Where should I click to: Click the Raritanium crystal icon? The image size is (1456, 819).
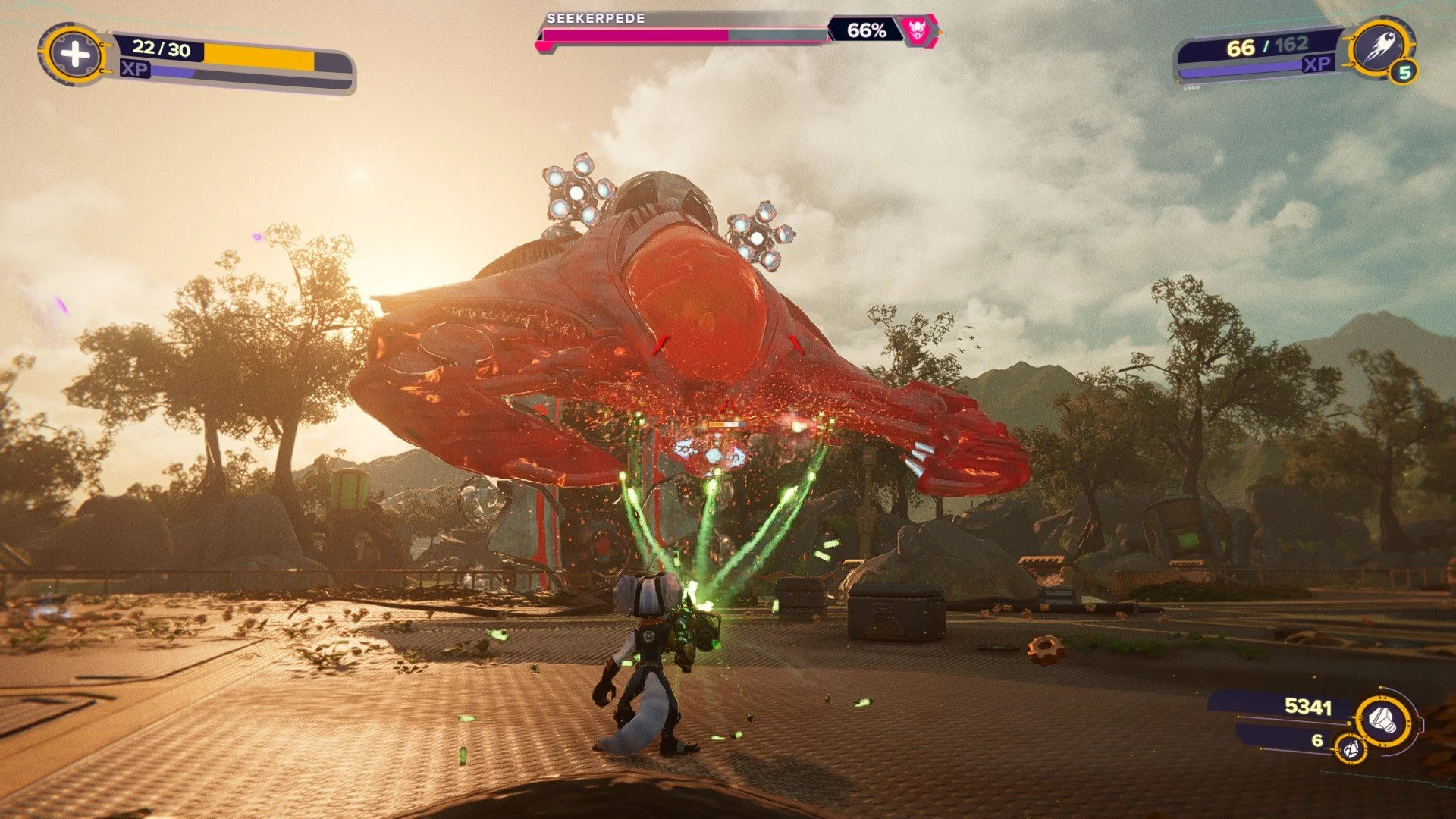click(x=1350, y=749)
